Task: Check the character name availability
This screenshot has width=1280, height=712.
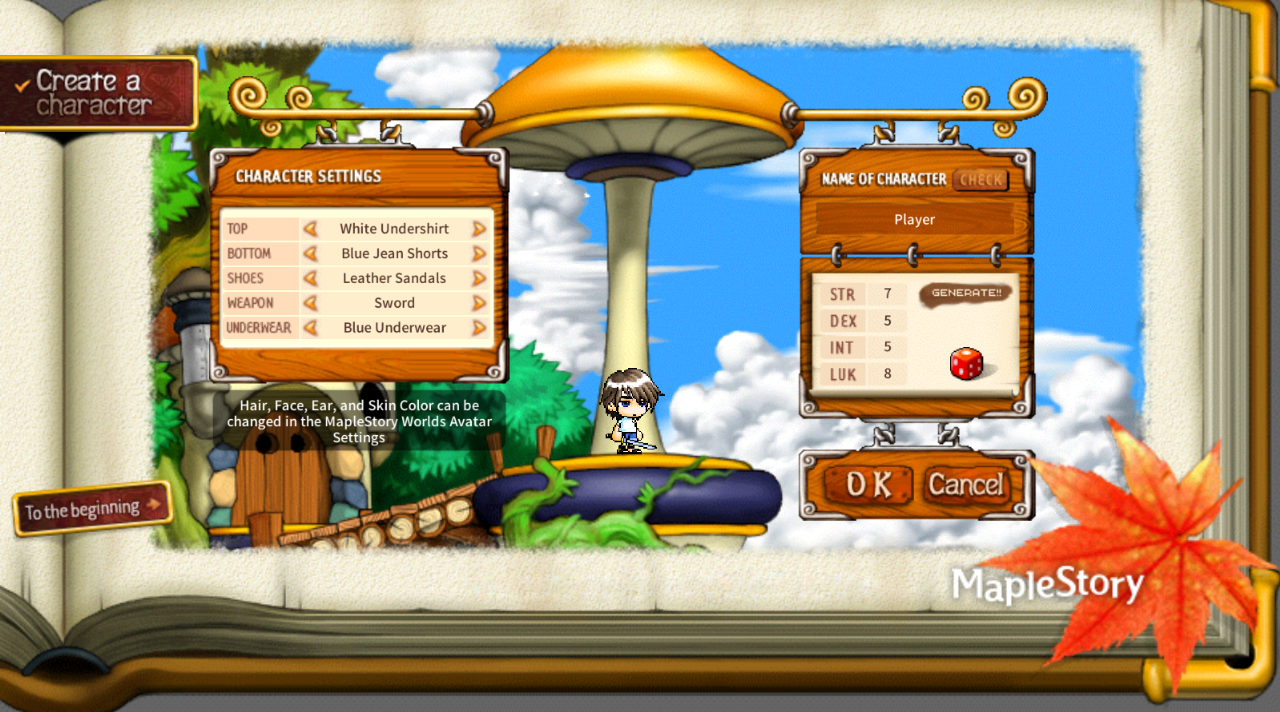Action: (980, 180)
